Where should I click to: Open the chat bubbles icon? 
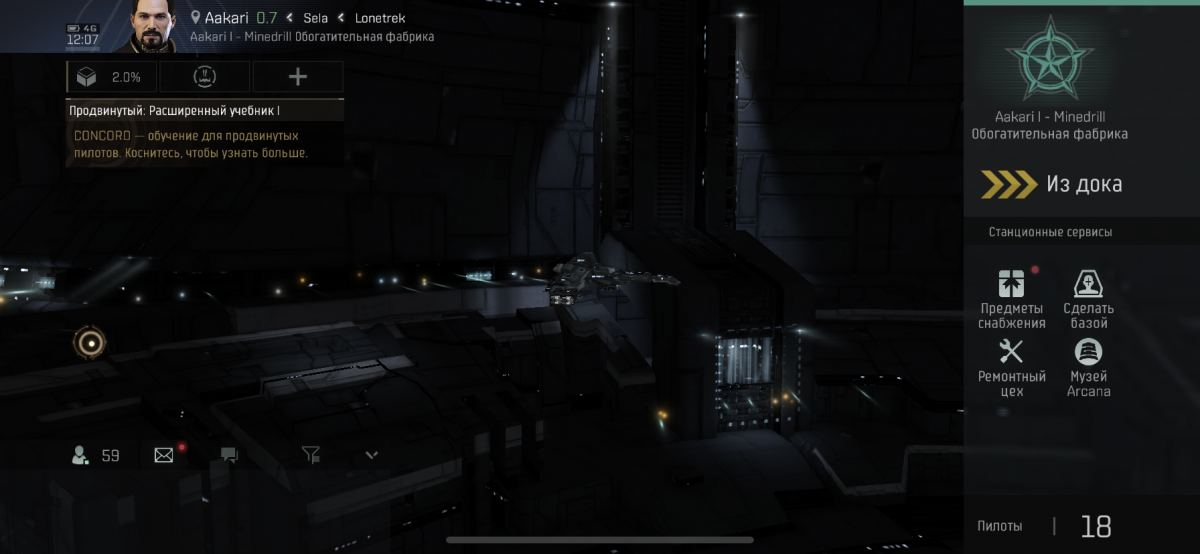coord(229,455)
